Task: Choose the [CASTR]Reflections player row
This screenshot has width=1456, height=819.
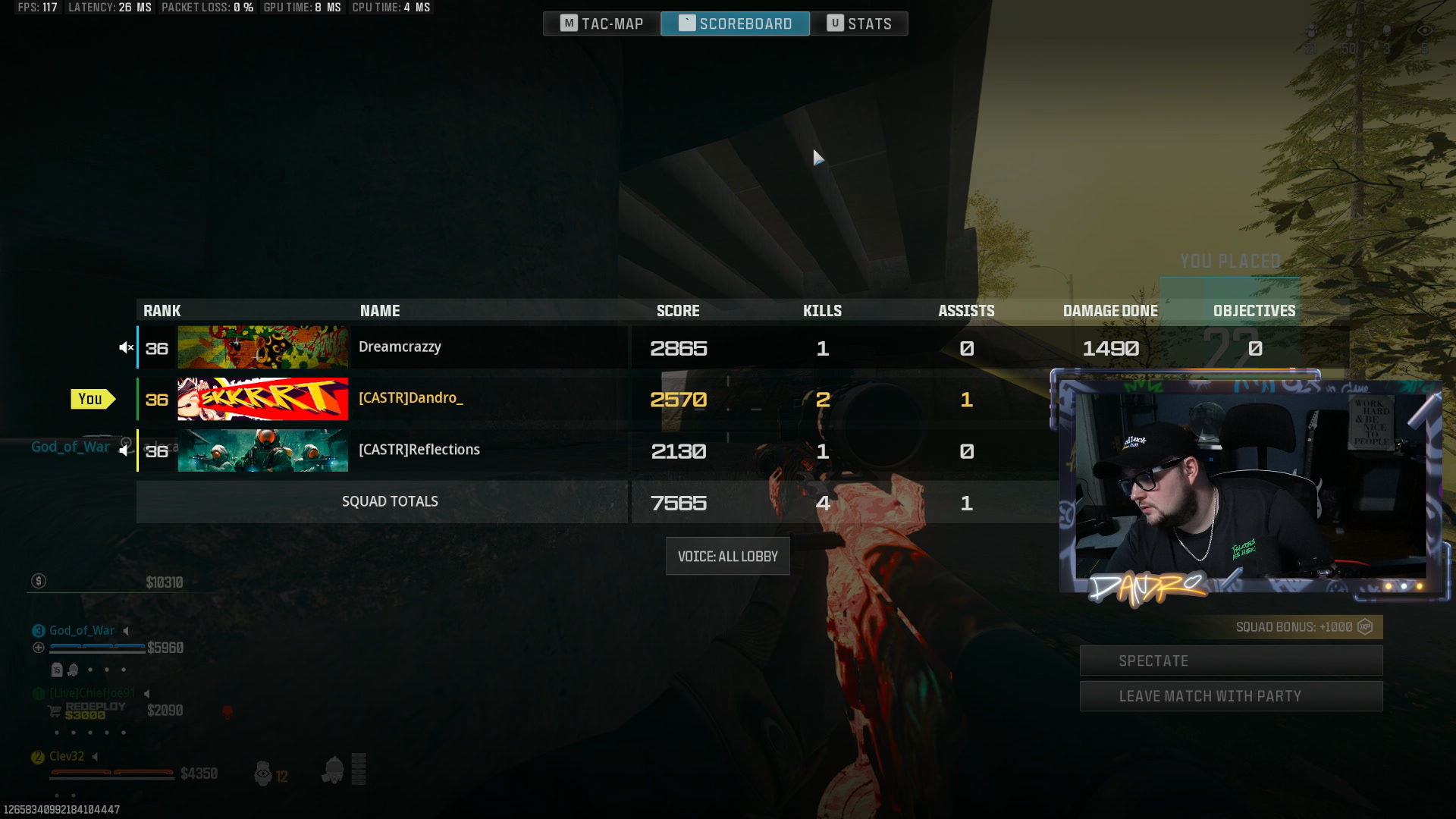Action: tap(485, 450)
